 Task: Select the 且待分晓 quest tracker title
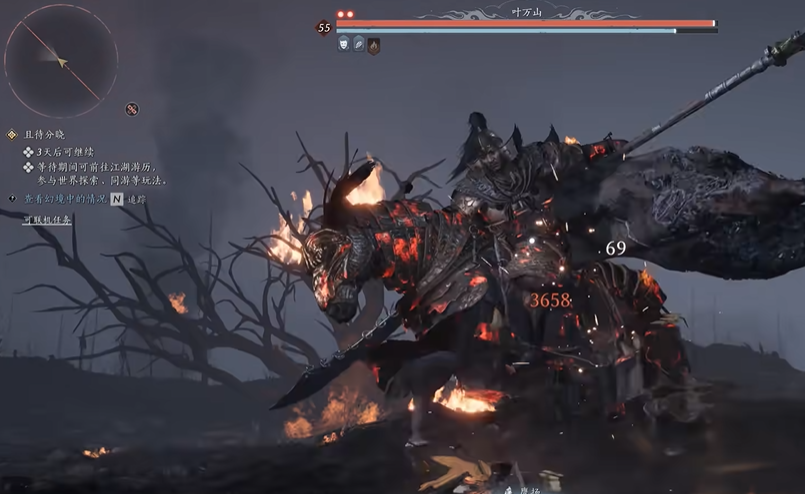[43, 134]
